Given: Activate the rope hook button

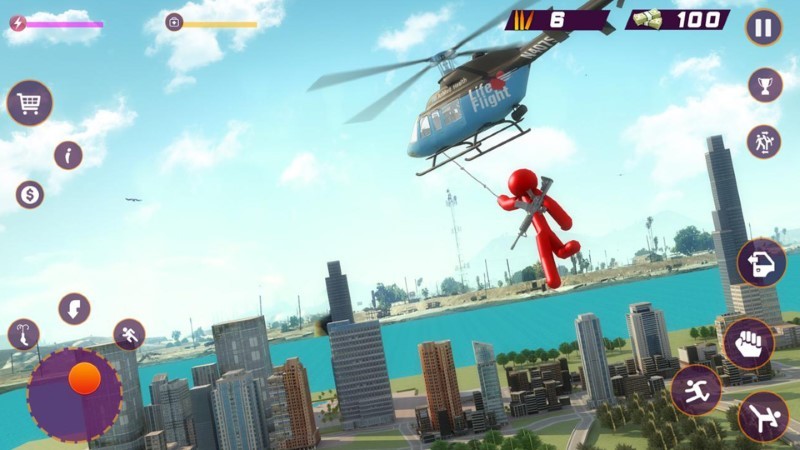Looking at the screenshot, I should [x=24, y=335].
